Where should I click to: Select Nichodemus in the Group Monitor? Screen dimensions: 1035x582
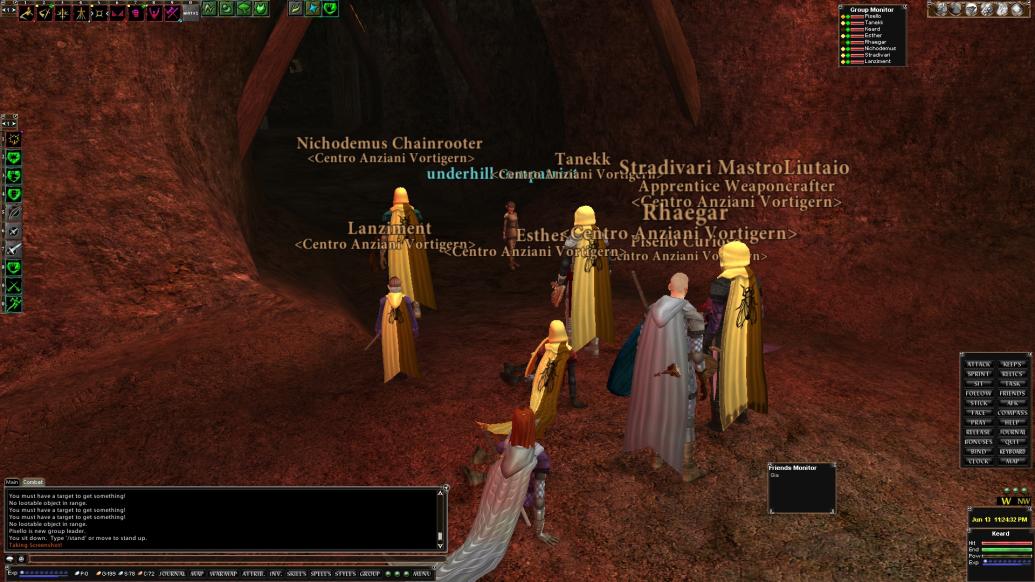881,48
